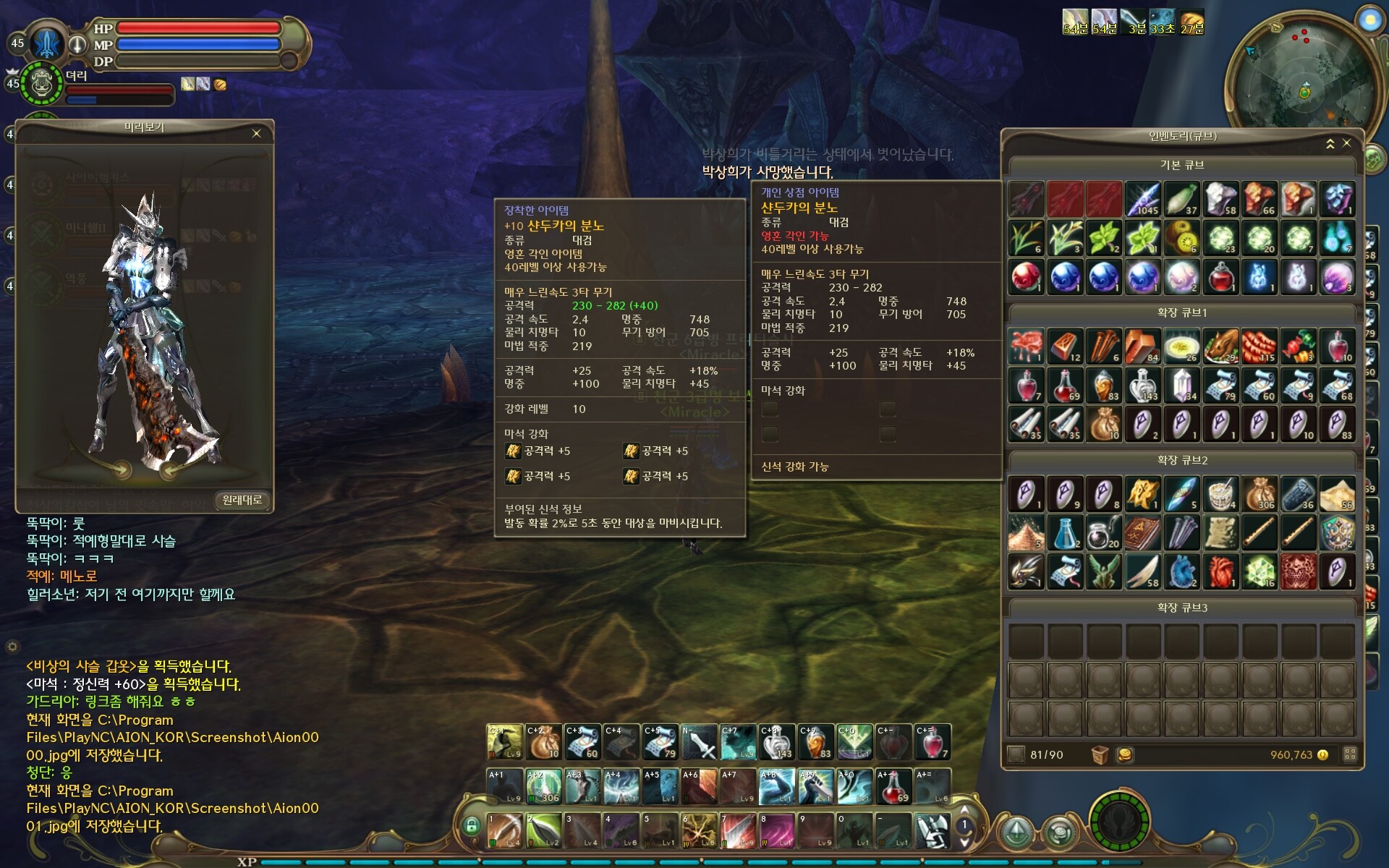Click the gold coins button in inventory footer
This screenshot has height=868, width=1389.
coord(1124,754)
